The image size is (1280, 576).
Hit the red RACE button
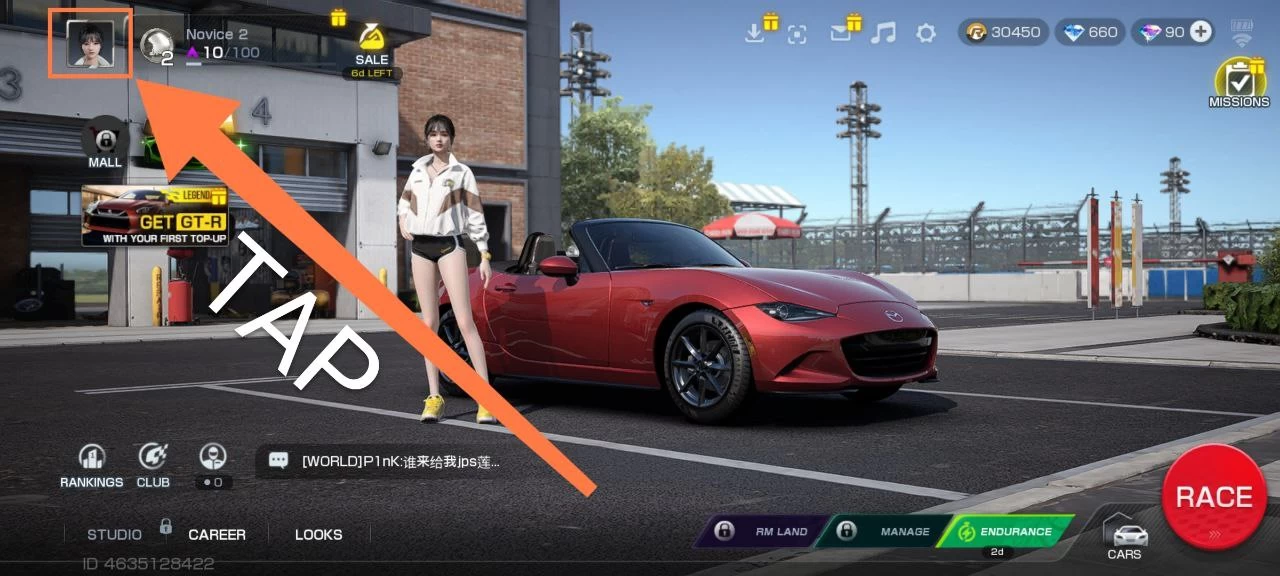pyautogui.click(x=1214, y=497)
